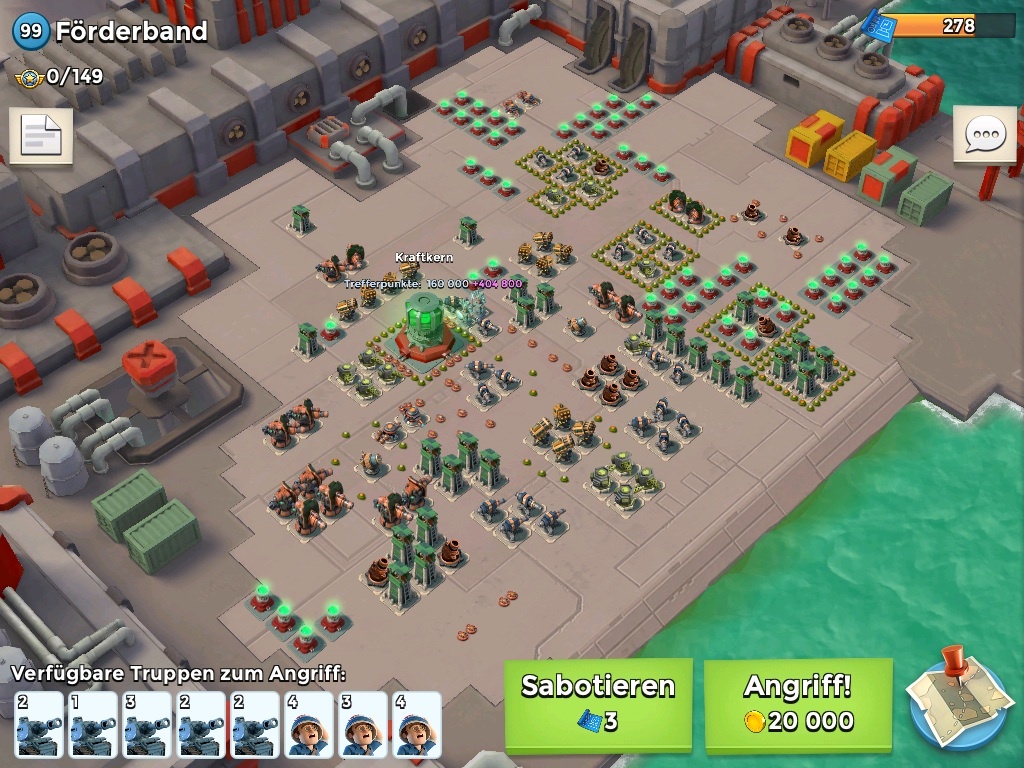Open the document notes icon
The image size is (1024, 768).
click(41, 137)
